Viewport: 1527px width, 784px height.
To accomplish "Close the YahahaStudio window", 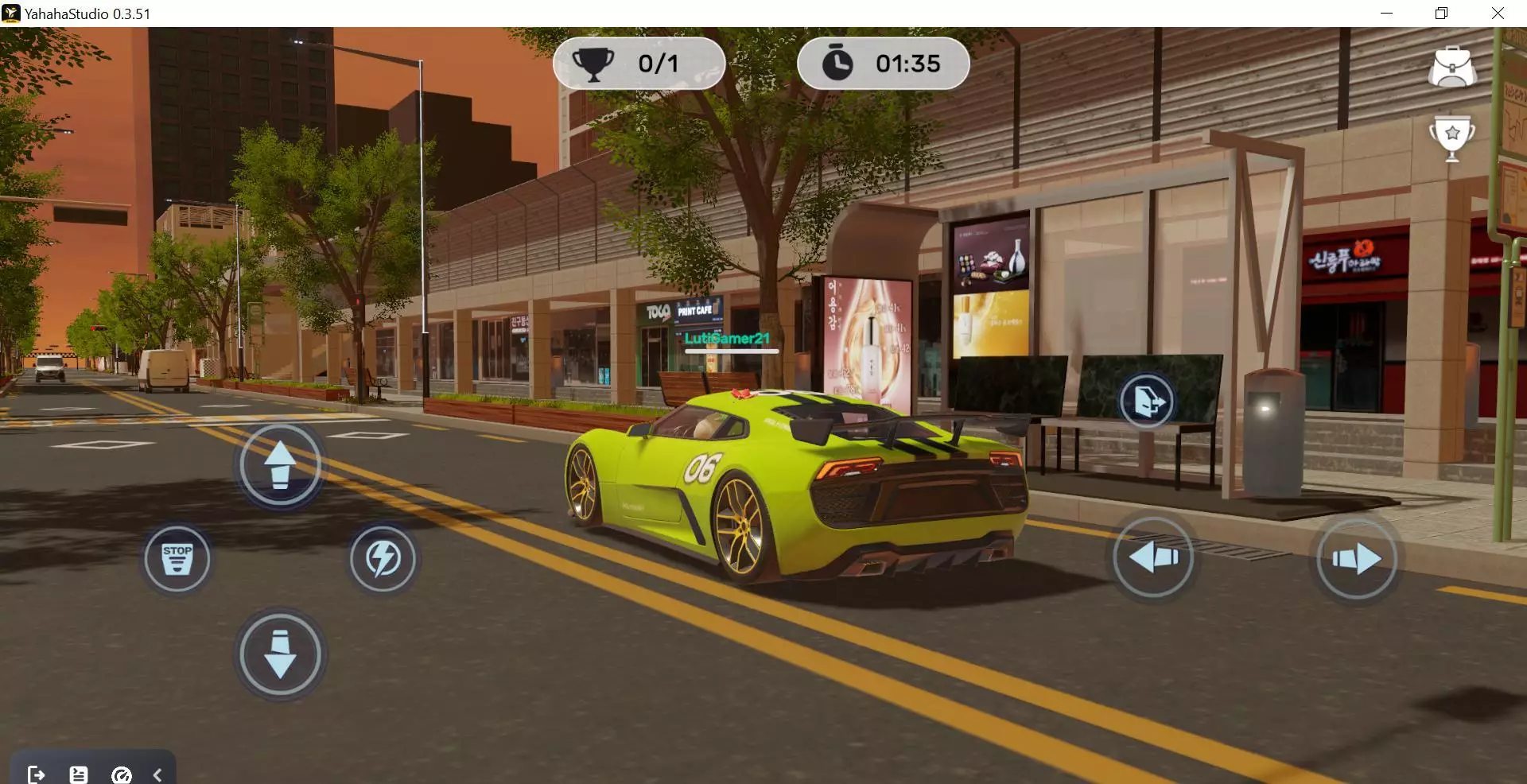I will 1498,14.
